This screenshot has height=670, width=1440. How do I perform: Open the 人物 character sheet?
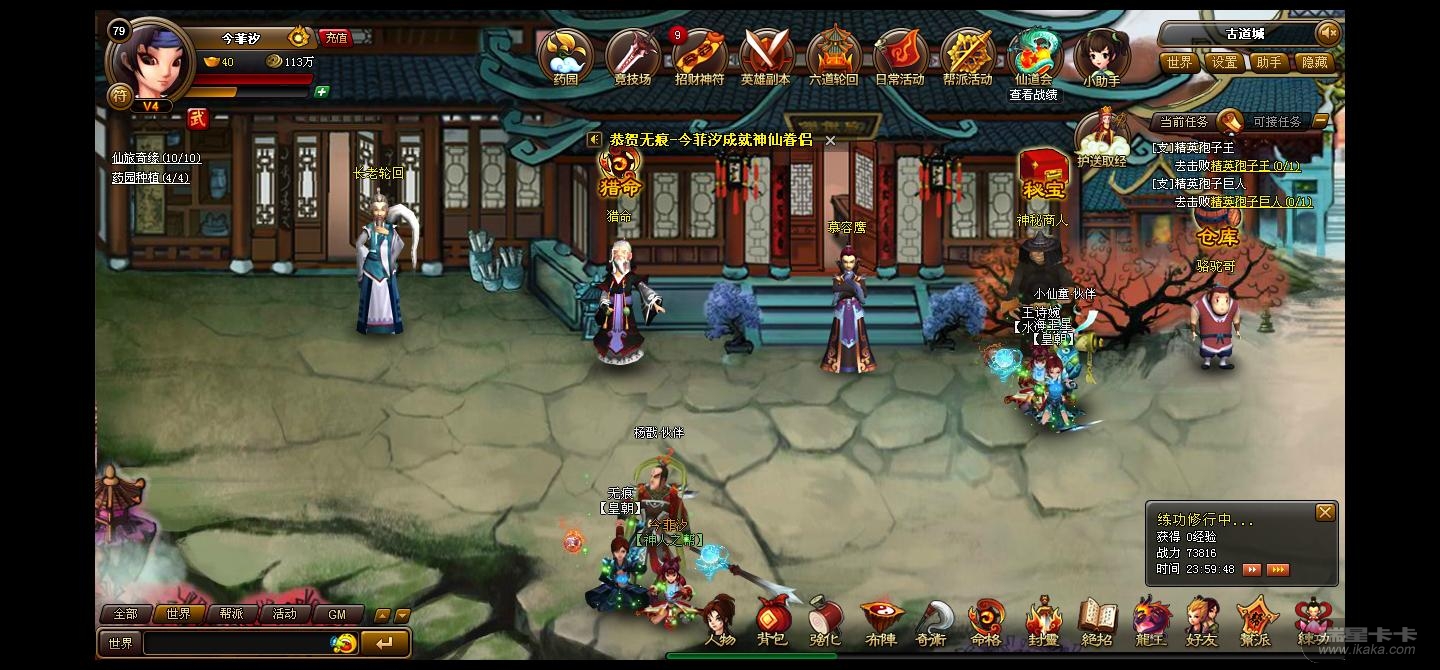pos(720,622)
